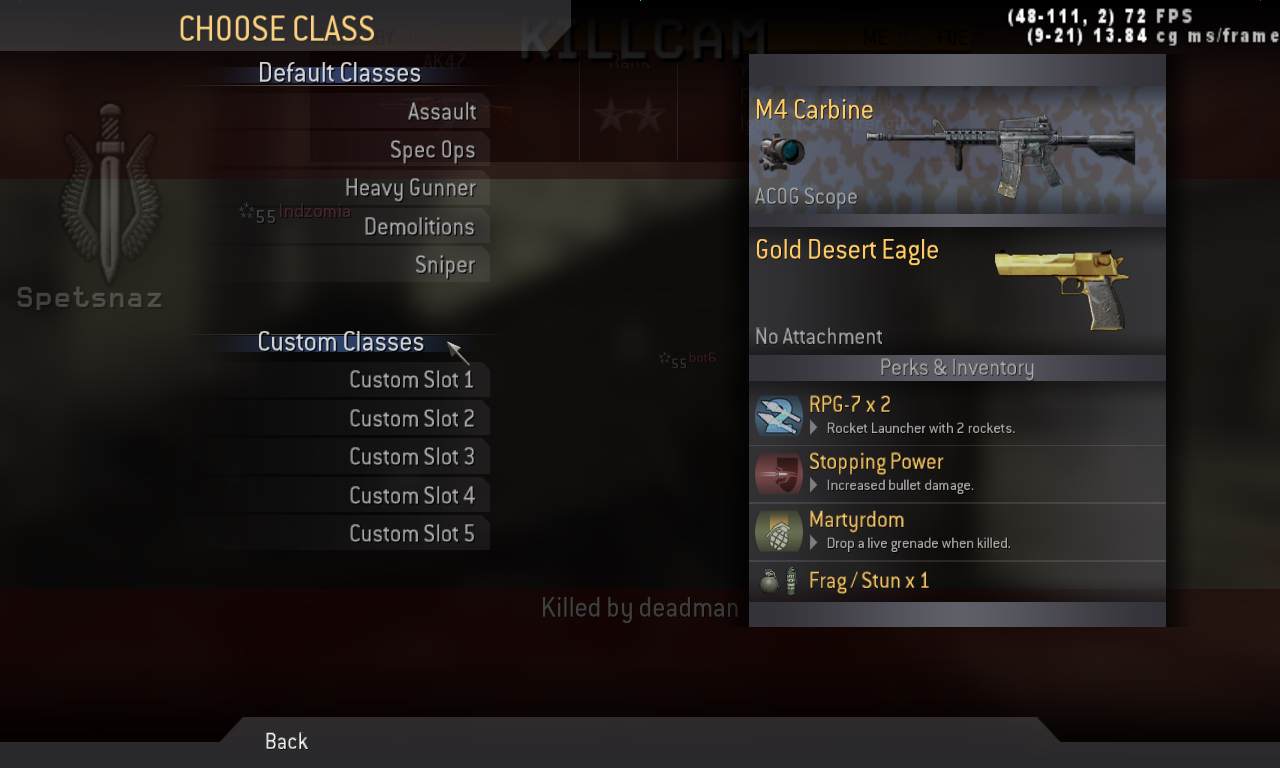The image size is (1280, 768).
Task: Choose the Spec Ops class
Action: [x=432, y=150]
